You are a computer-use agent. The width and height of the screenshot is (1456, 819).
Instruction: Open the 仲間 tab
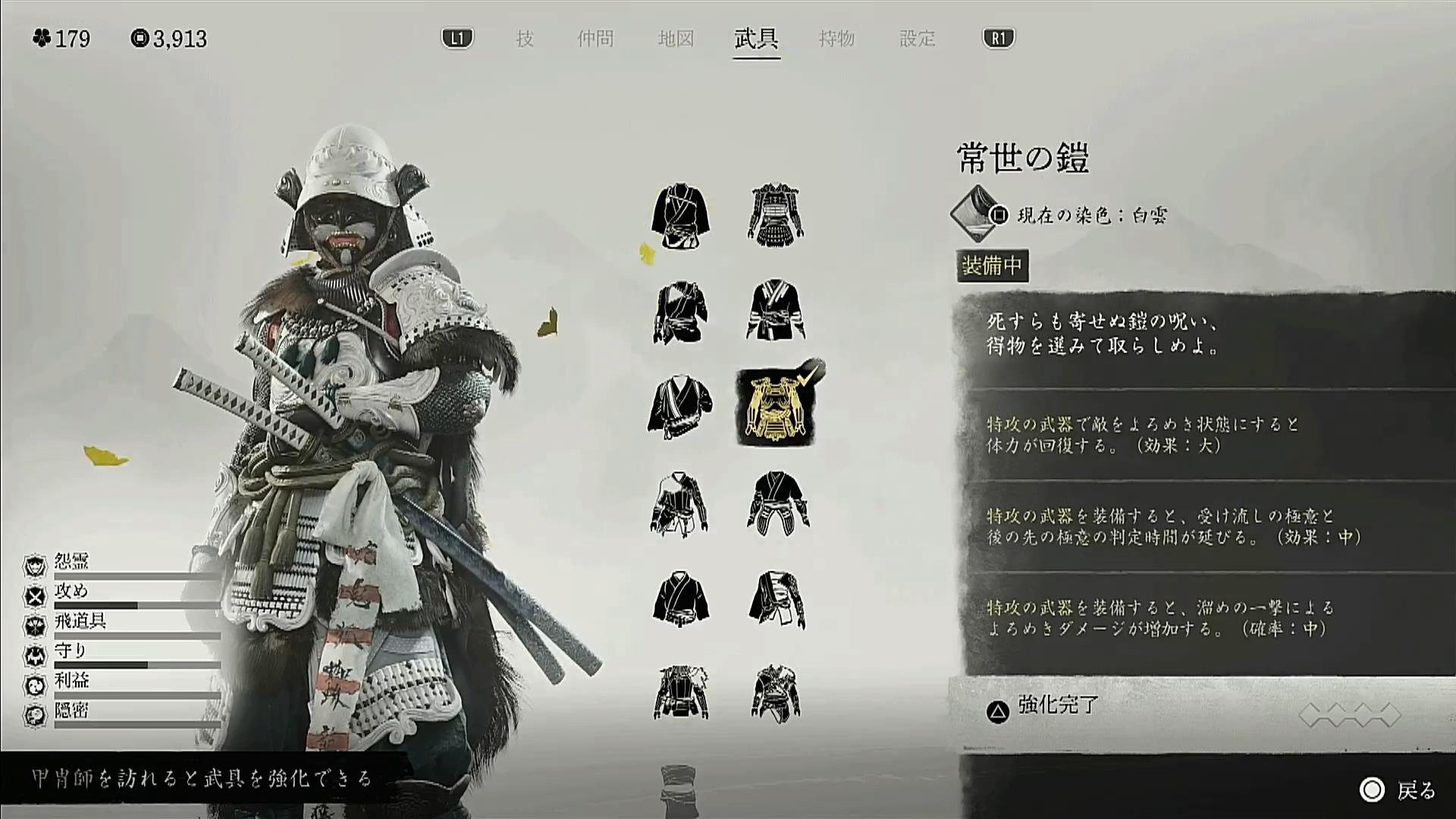coord(595,39)
